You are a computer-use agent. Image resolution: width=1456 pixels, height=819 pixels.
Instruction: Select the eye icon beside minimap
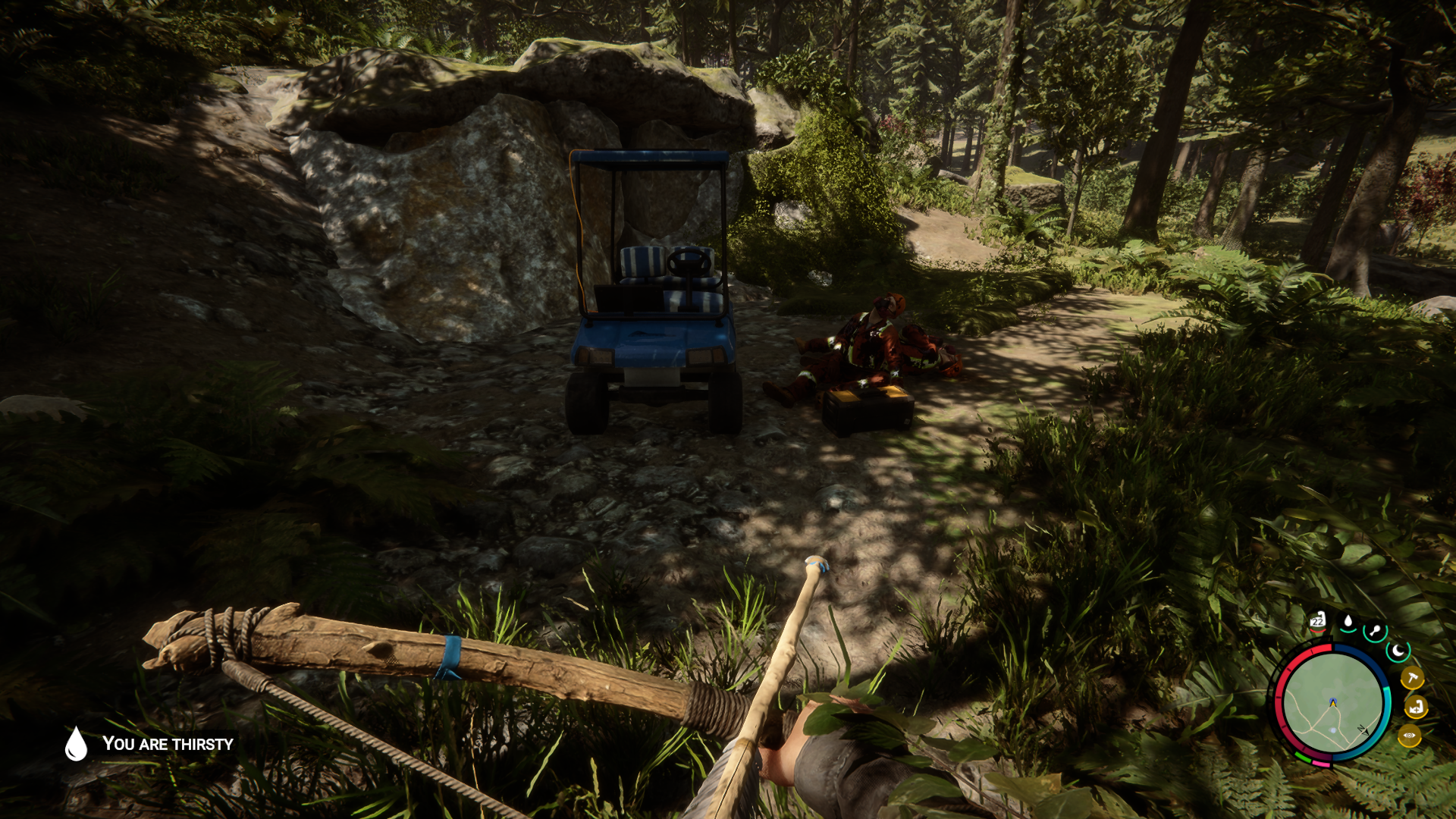(x=1410, y=736)
